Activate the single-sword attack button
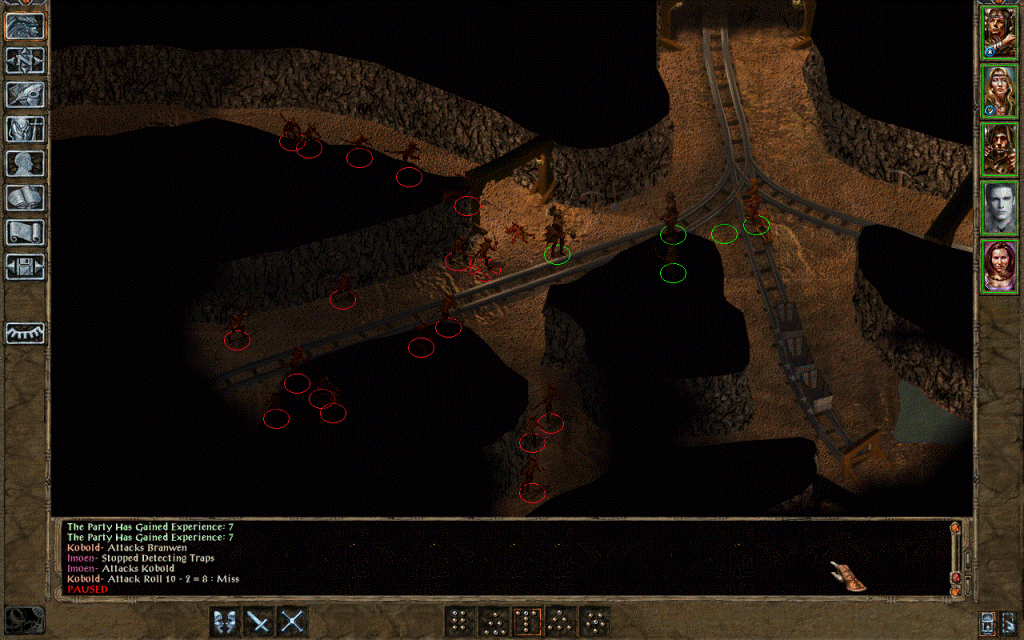Viewport: 1024px width, 640px height. pyautogui.click(x=258, y=621)
